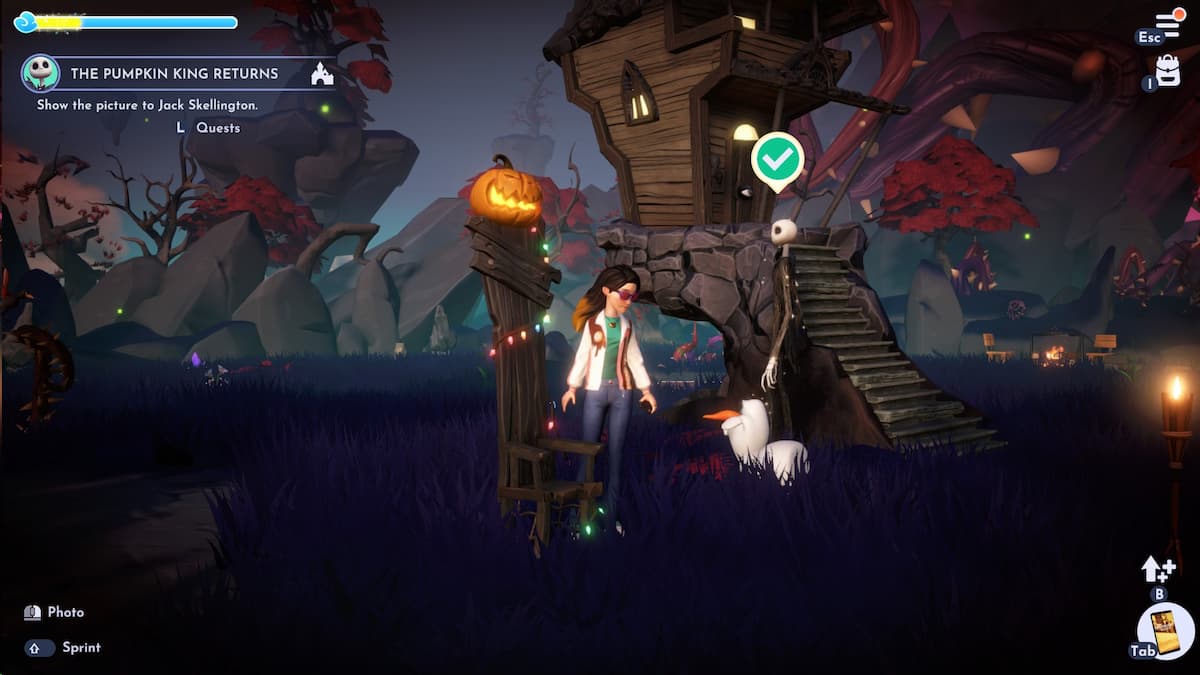The image size is (1200, 675).
Task: Click the level-up arrow plus icon
Action: point(1158,569)
